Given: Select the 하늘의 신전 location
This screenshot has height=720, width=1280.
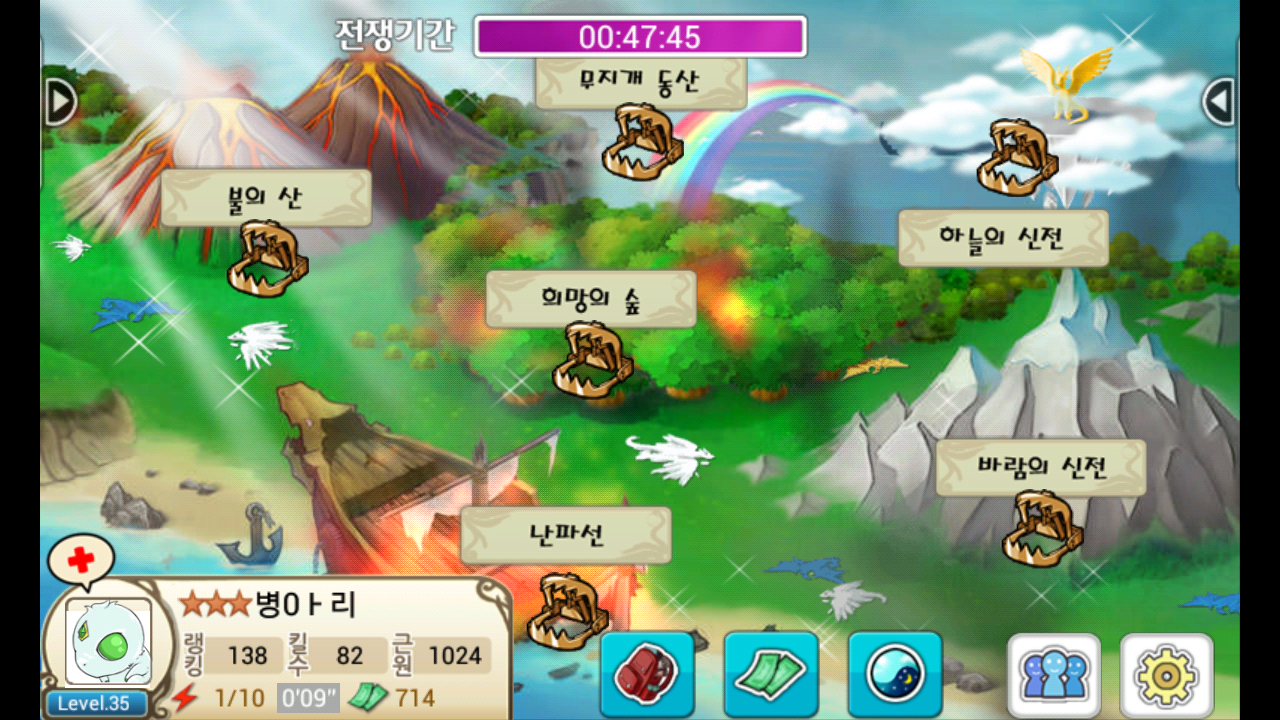Looking at the screenshot, I should click(x=1003, y=238).
